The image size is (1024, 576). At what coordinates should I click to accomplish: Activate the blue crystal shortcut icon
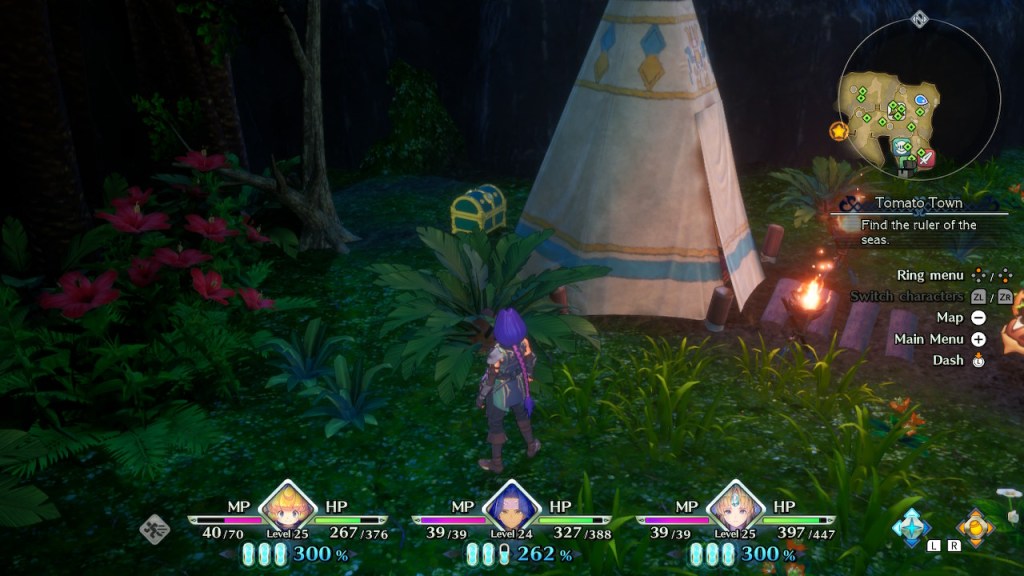coord(912,526)
